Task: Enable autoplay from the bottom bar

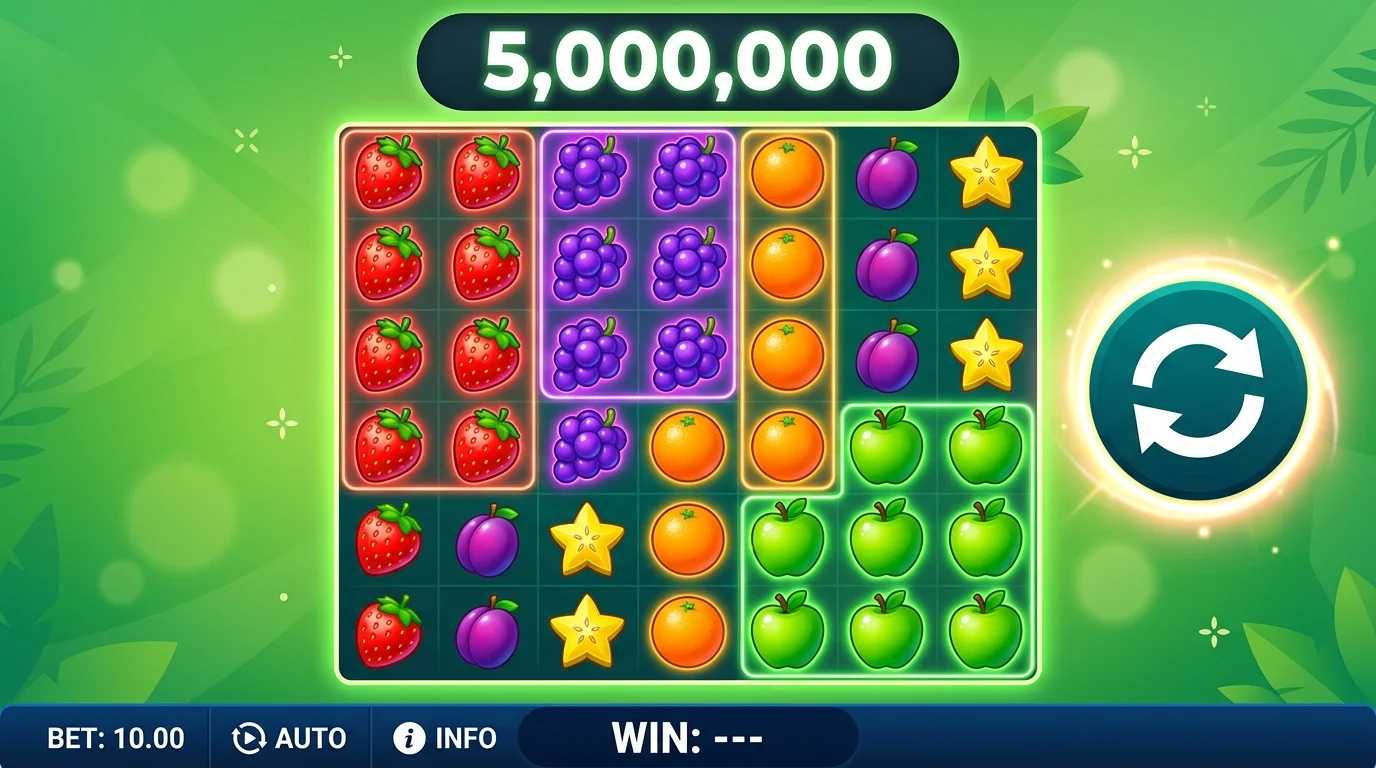Action: click(x=290, y=738)
